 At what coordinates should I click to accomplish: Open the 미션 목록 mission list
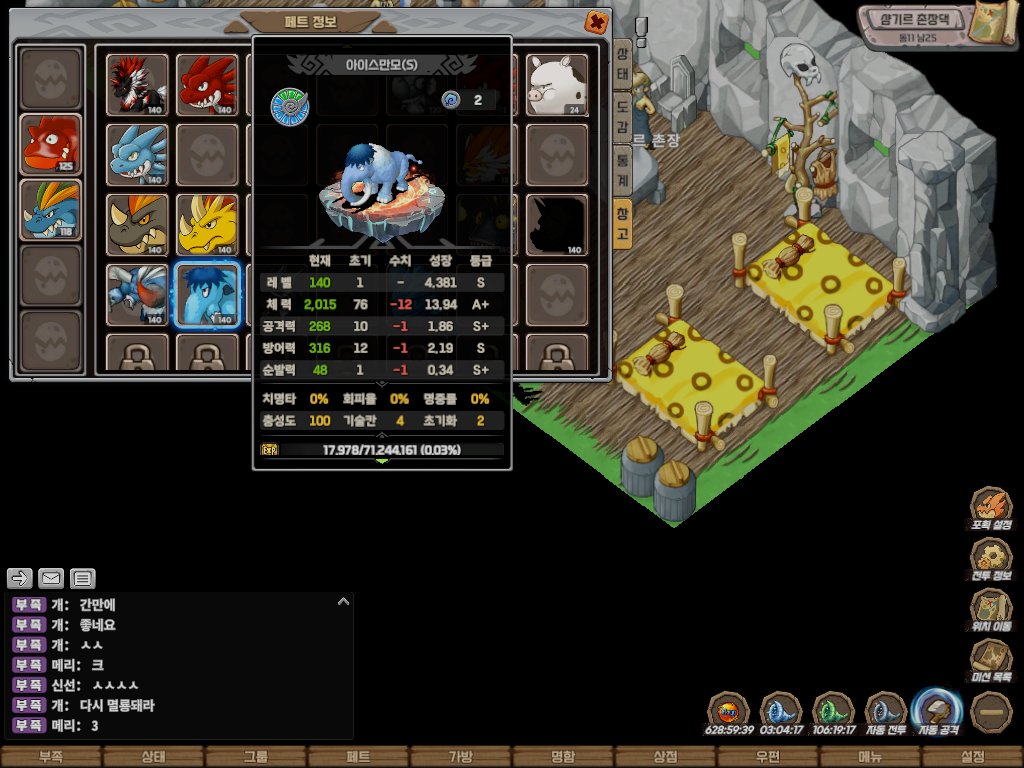tap(992, 660)
